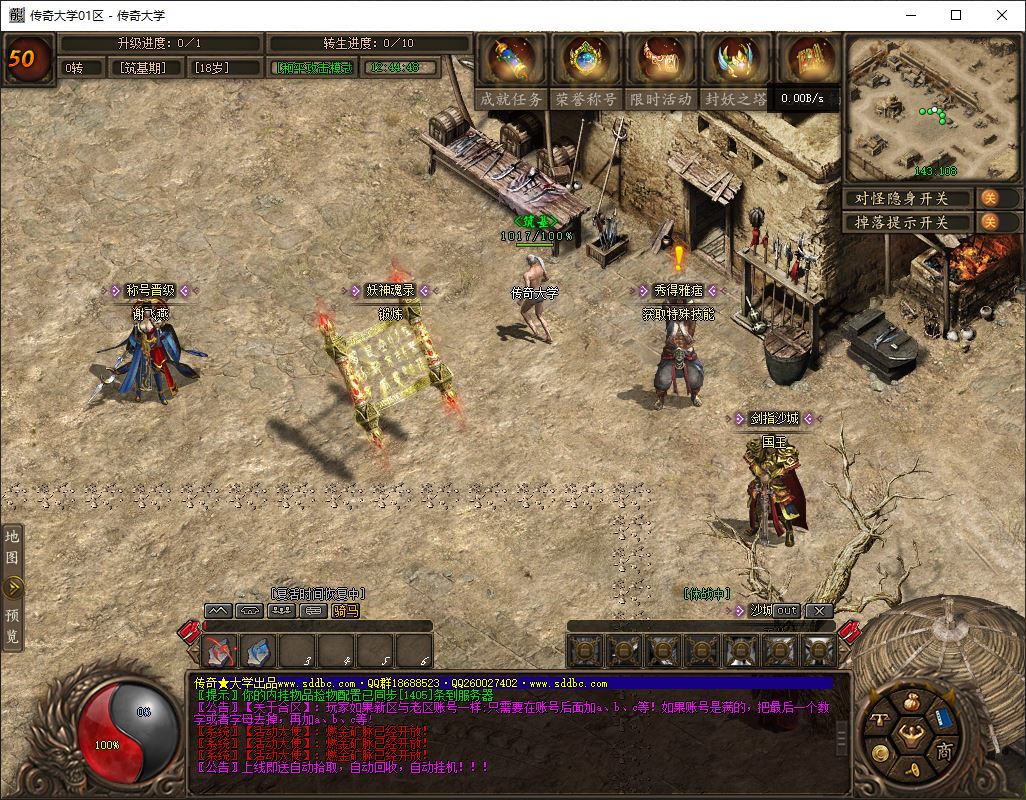Image resolution: width=1026 pixels, height=800 pixels.
Task: Select the first hotbar skill with red slash
Action: coord(220,651)
